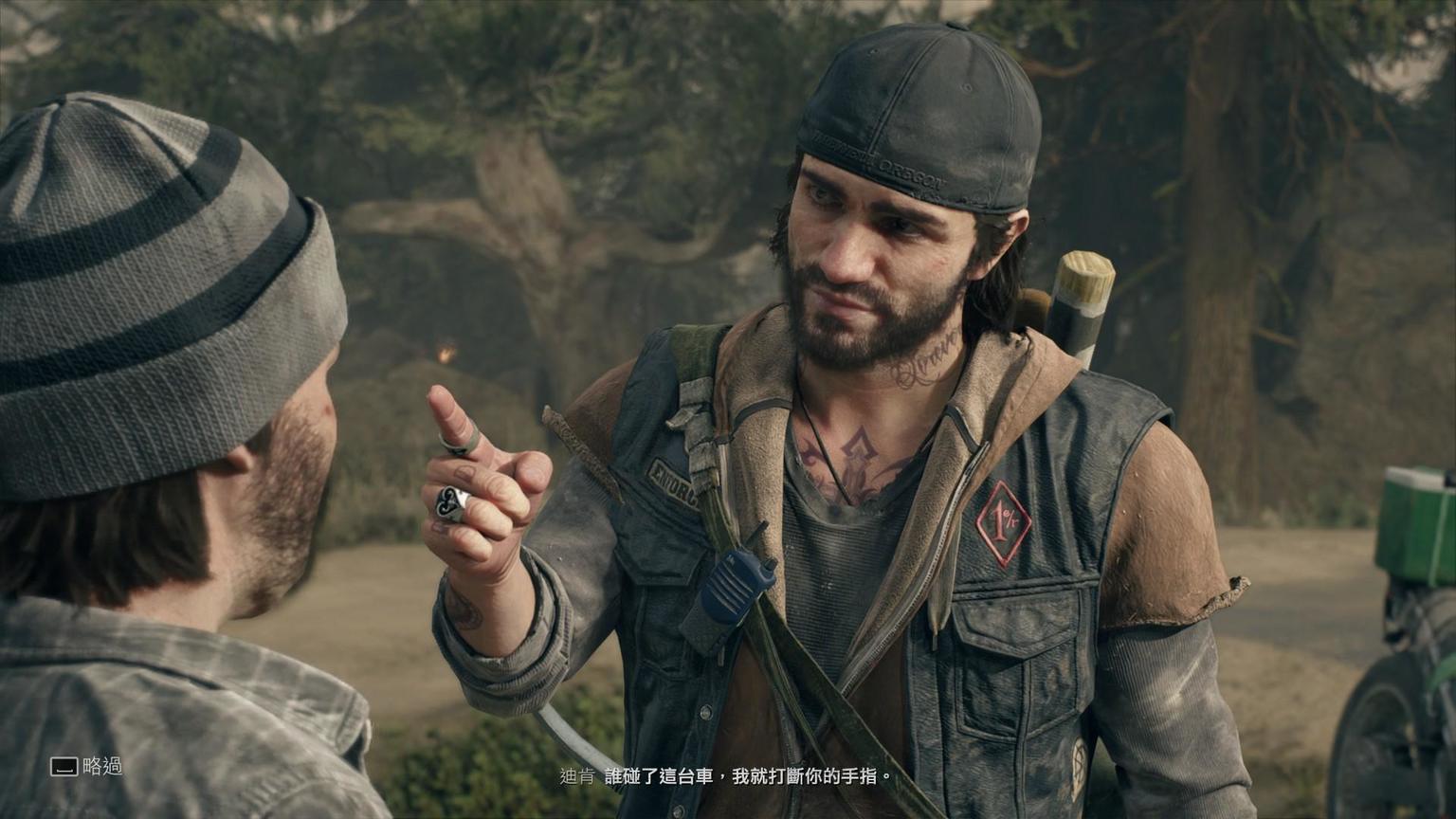Skip the cutscene with the 略過 prompt

point(86,766)
